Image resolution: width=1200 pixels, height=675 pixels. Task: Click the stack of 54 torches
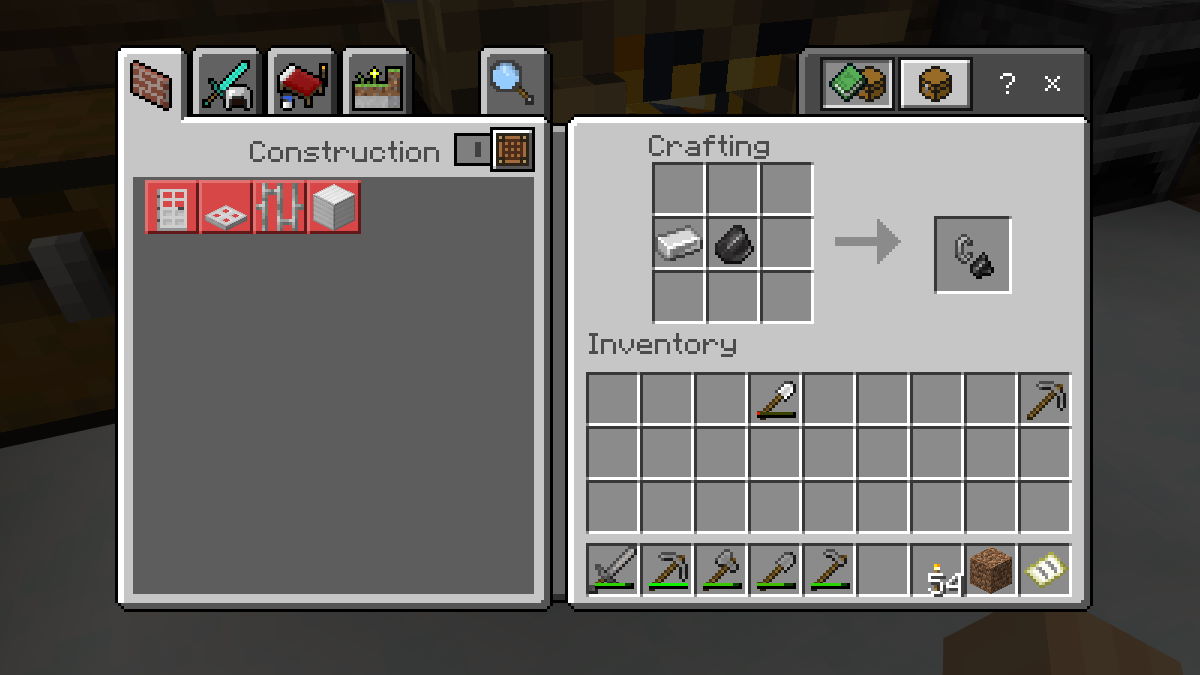936,570
